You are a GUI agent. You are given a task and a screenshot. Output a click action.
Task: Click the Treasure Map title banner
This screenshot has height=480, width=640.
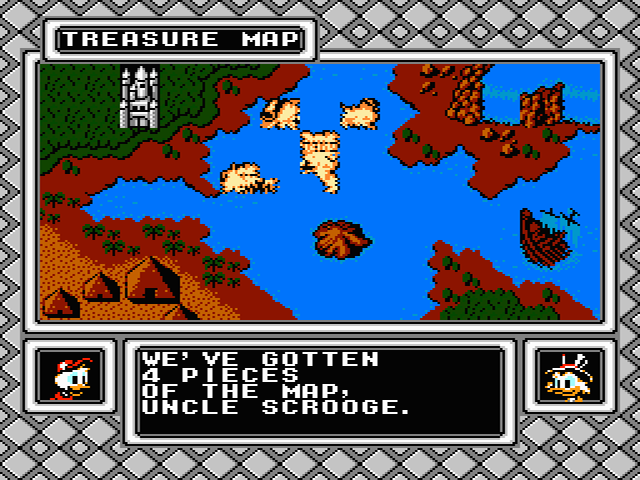(180, 39)
